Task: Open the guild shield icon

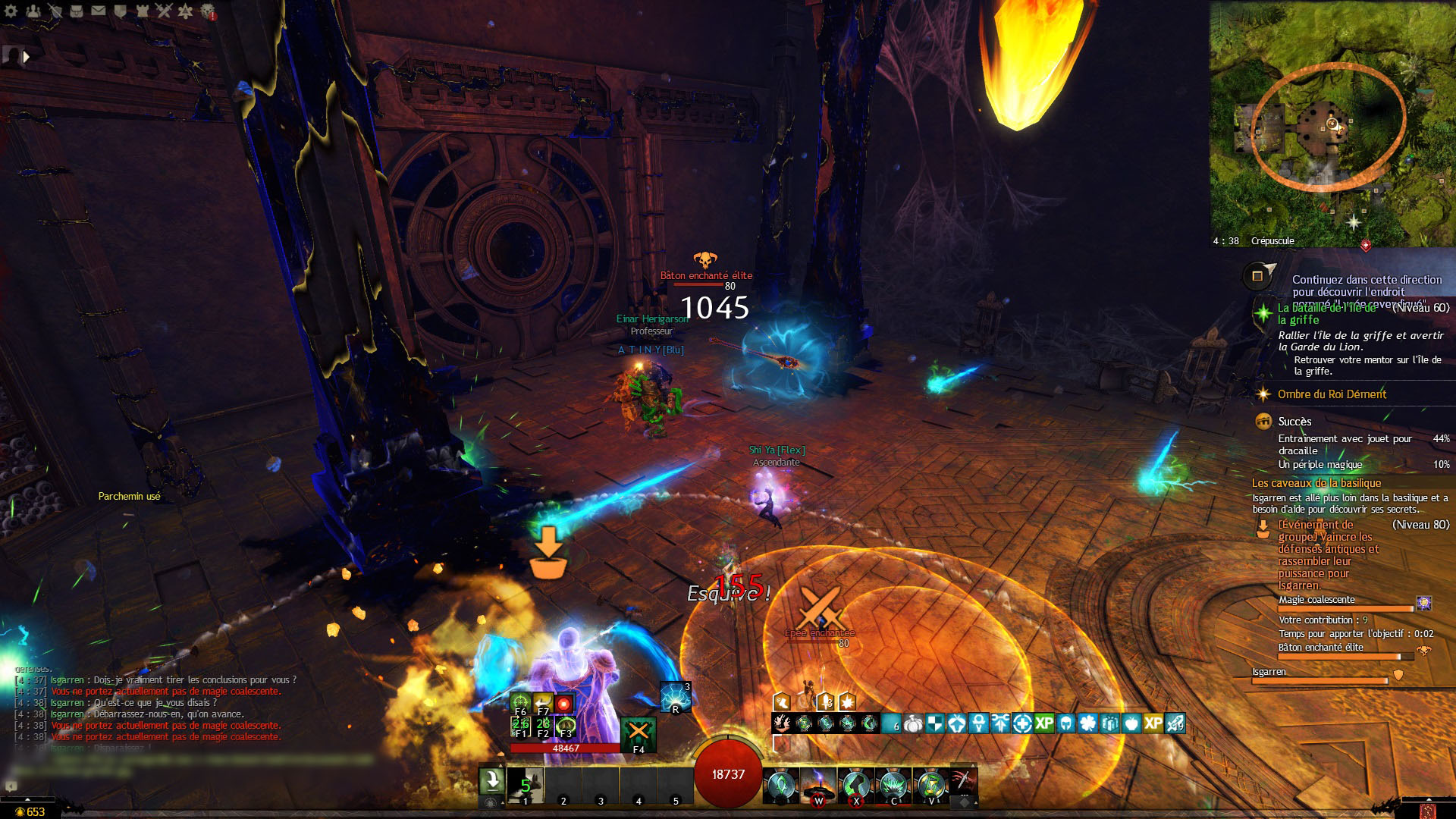Action: pos(121,11)
